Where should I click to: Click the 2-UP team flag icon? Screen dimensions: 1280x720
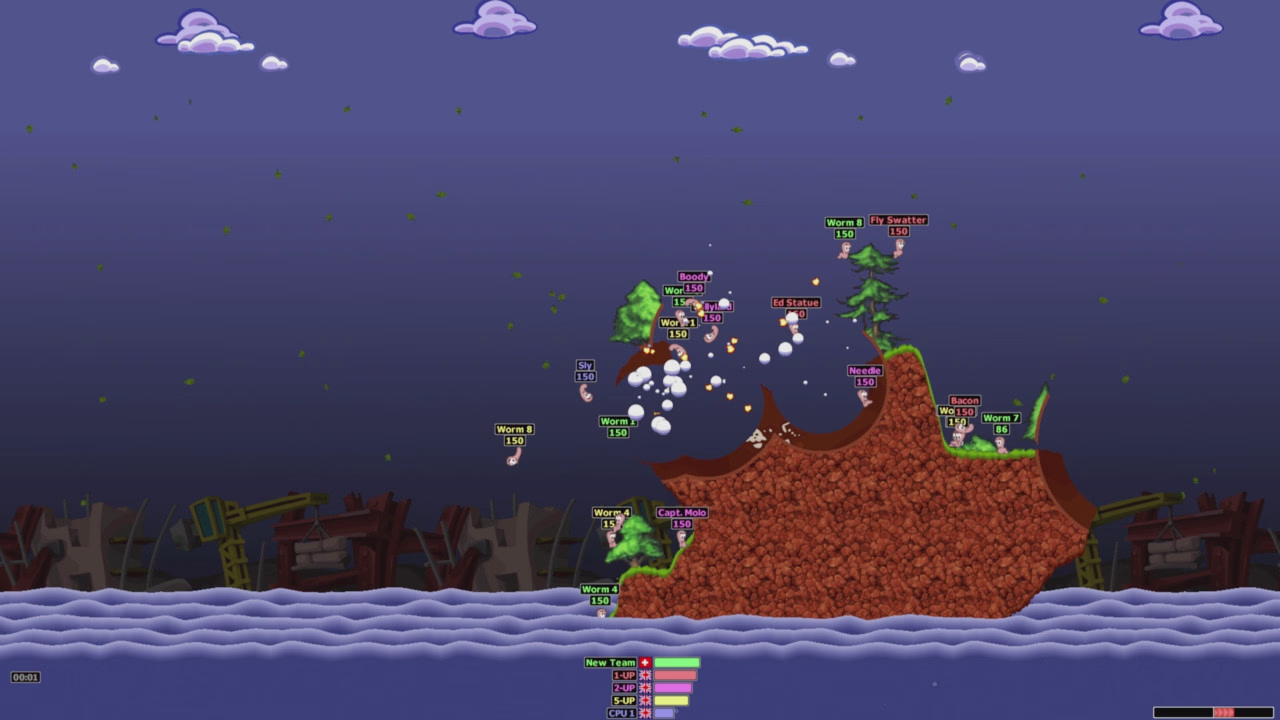pyautogui.click(x=645, y=687)
